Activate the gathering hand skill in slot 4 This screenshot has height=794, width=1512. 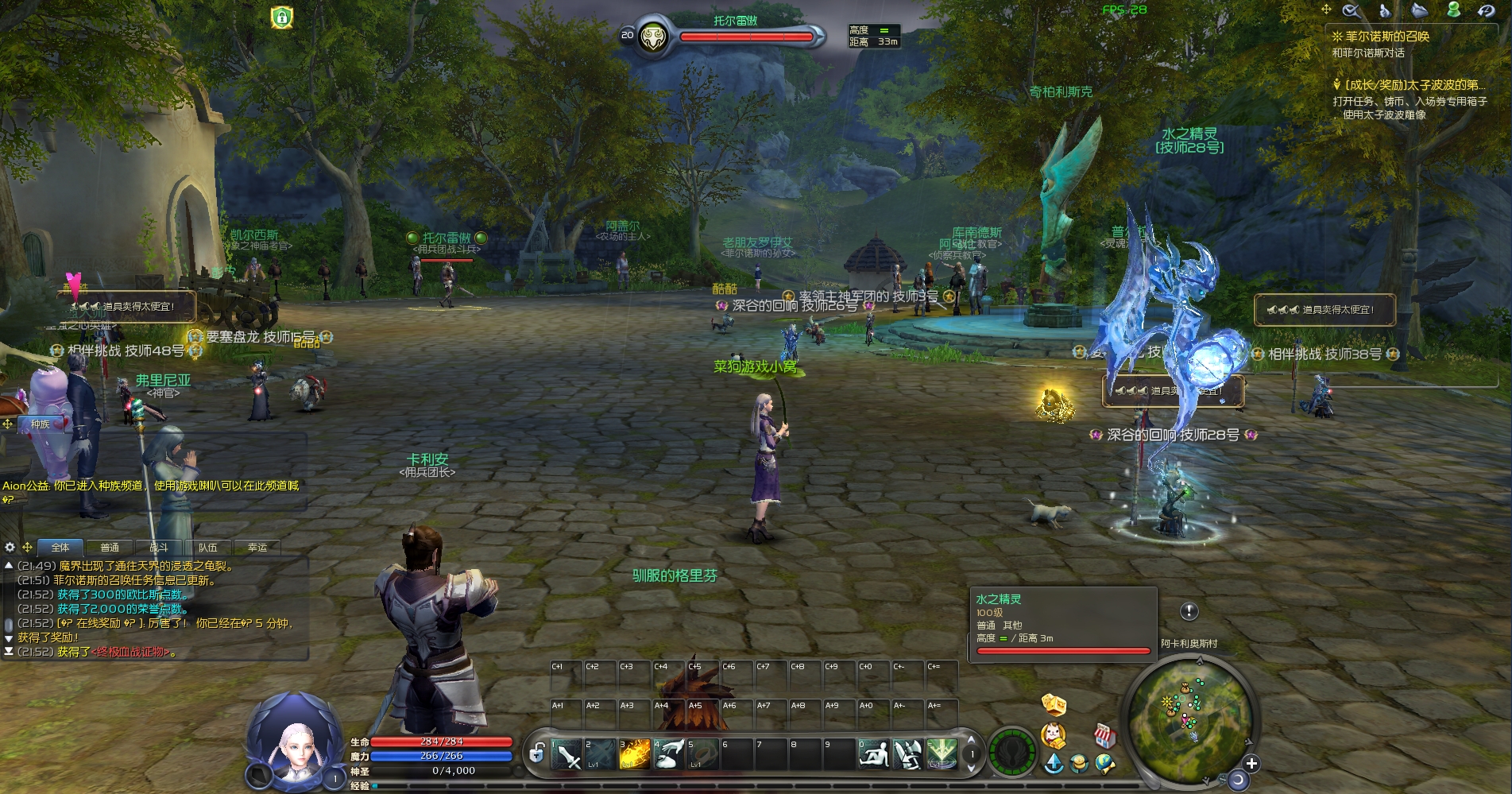click(668, 754)
